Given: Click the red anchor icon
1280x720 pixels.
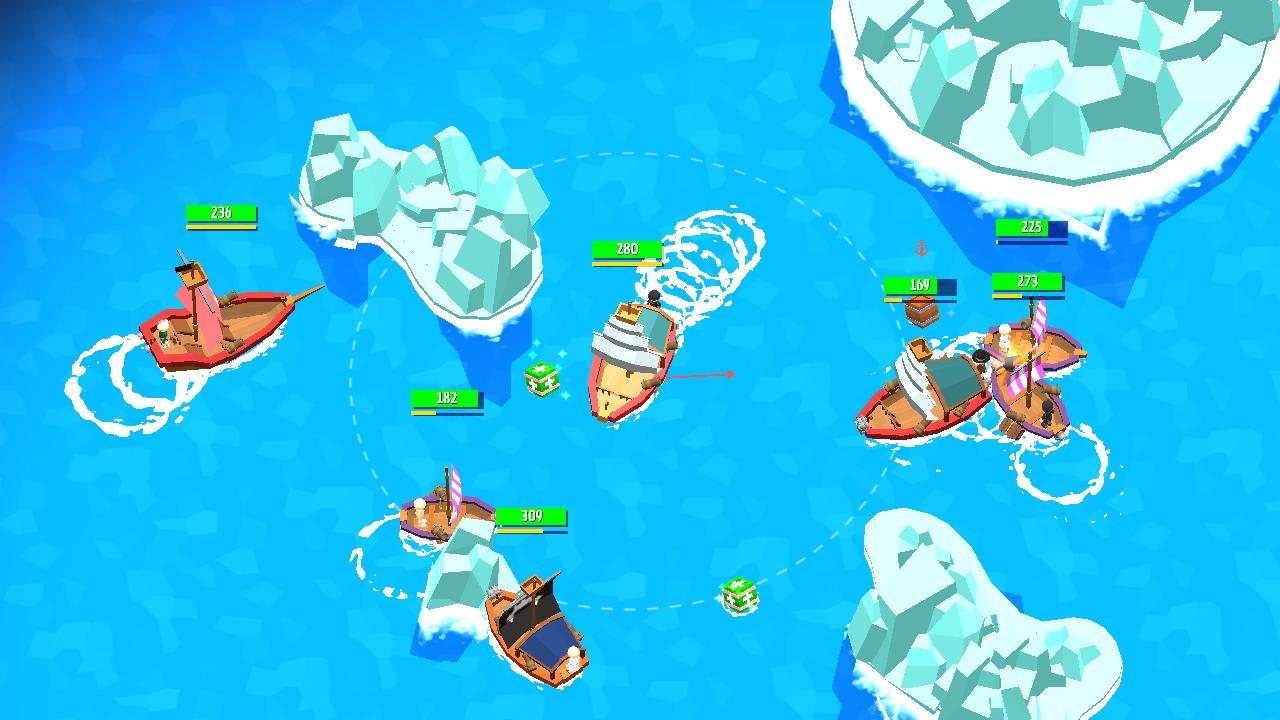Looking at the screenshot, I should 921,248.
